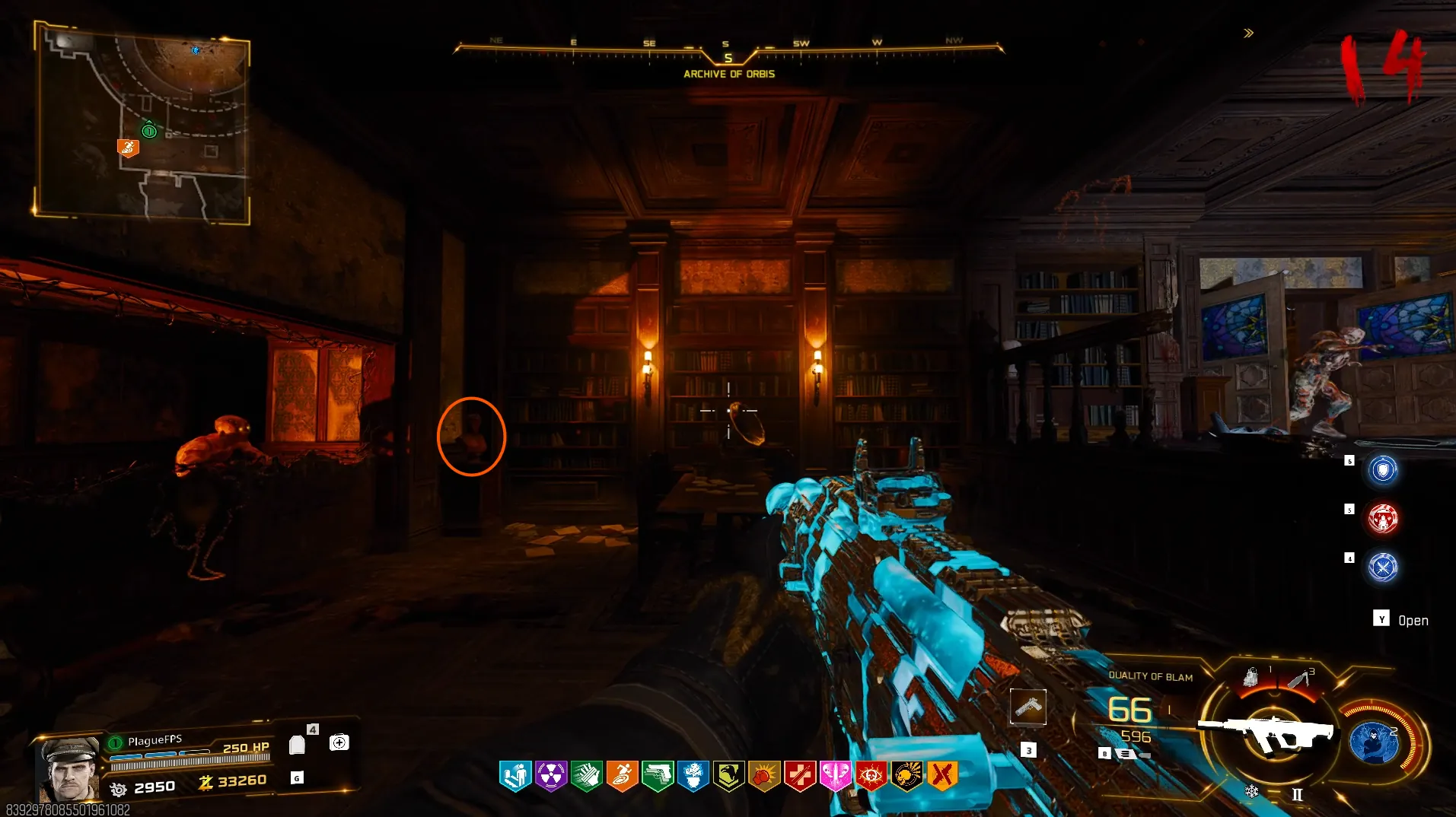Click the blue escalator perk icon
1456x817 pixels.
pos(515,776)
